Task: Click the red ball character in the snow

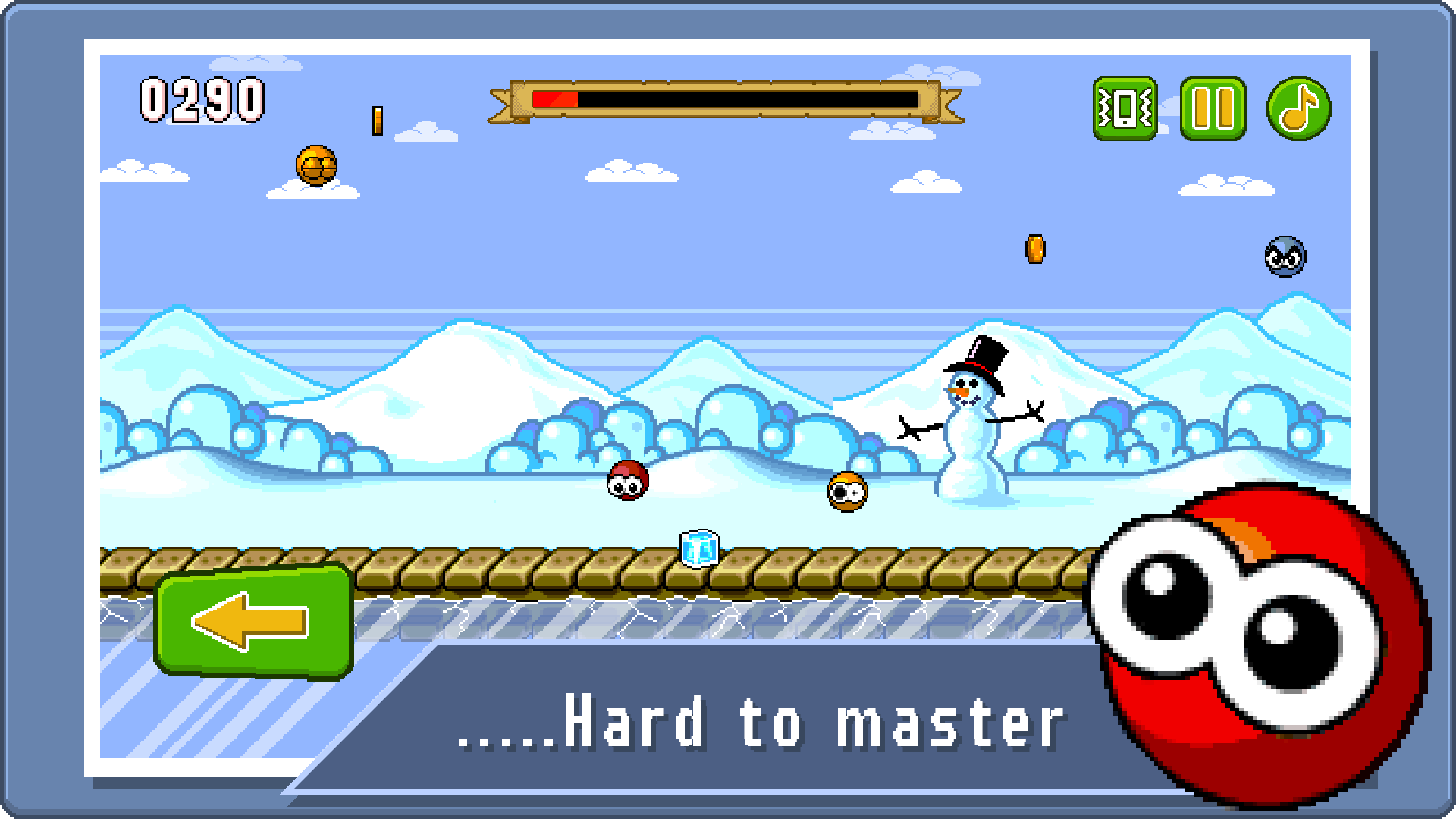Action: 627,481
